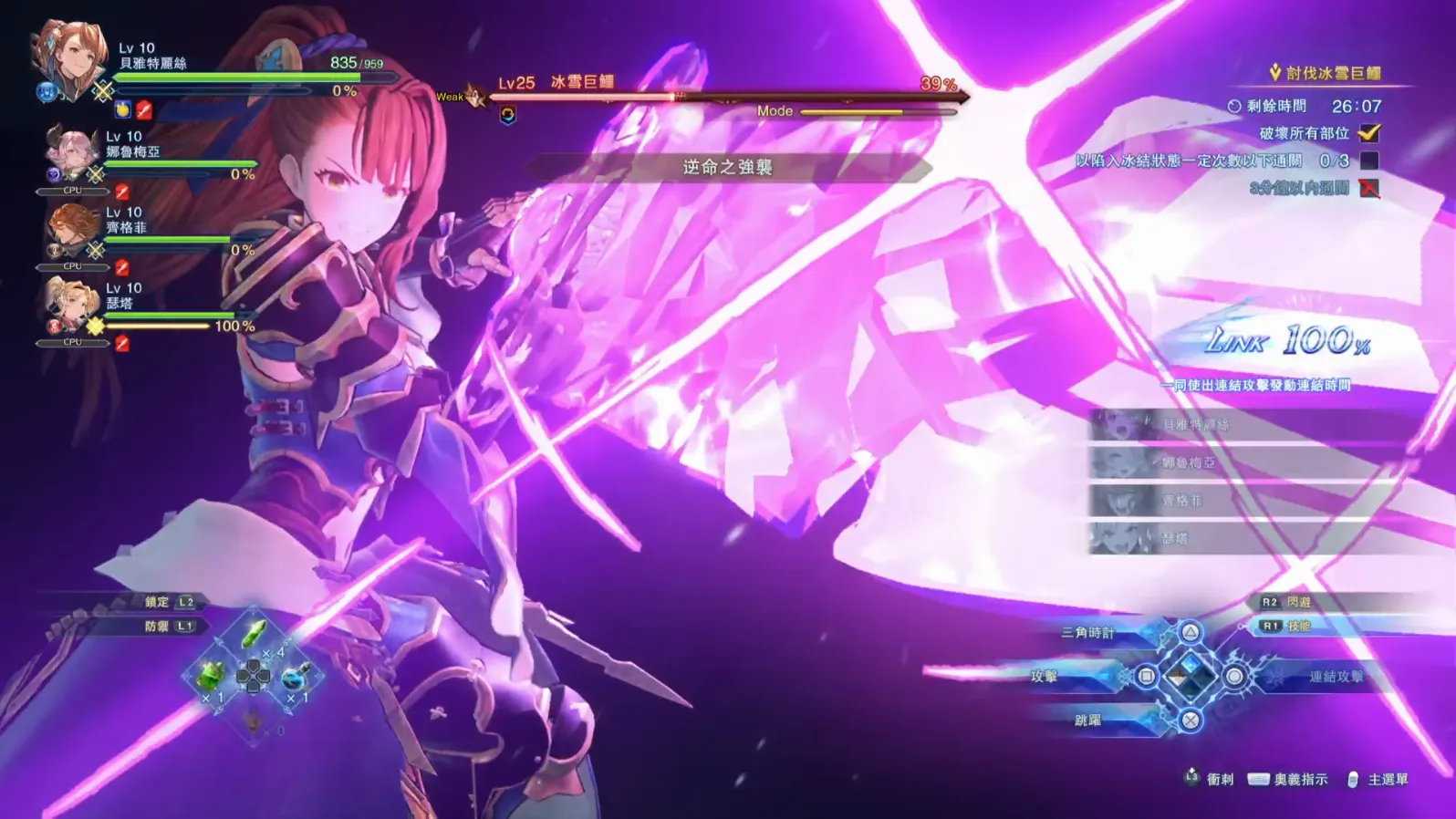The image size is (1456, 819).
Task: Click the Link 100% gauge indicator
Action: 1287,342
